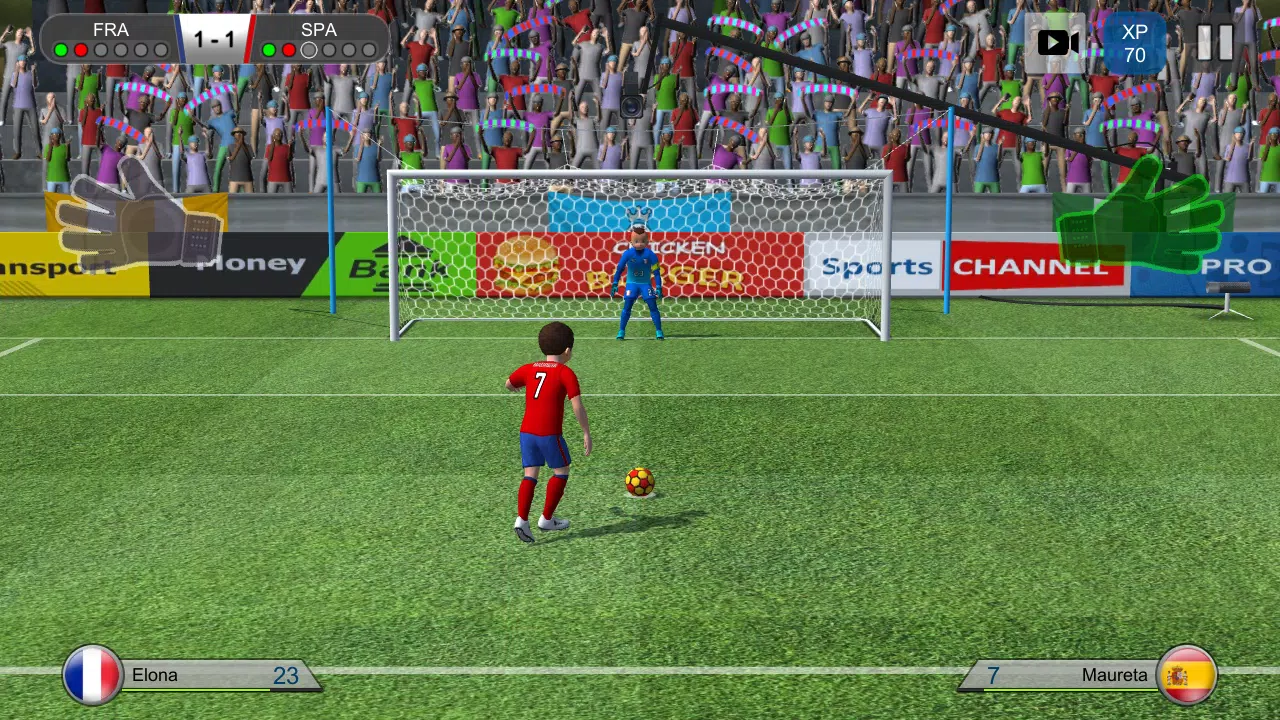Click the XP 70 badge
The height and width of the screenshot is (720, 1280).
click(x=1134, y=44)
